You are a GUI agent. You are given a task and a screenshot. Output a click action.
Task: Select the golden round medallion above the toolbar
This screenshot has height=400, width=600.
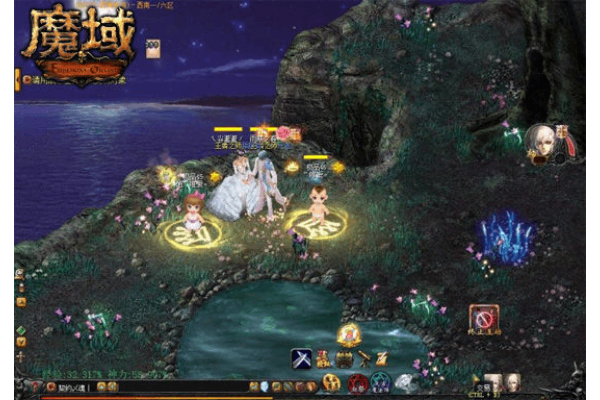pyautogui.click(x=348, y=334)
